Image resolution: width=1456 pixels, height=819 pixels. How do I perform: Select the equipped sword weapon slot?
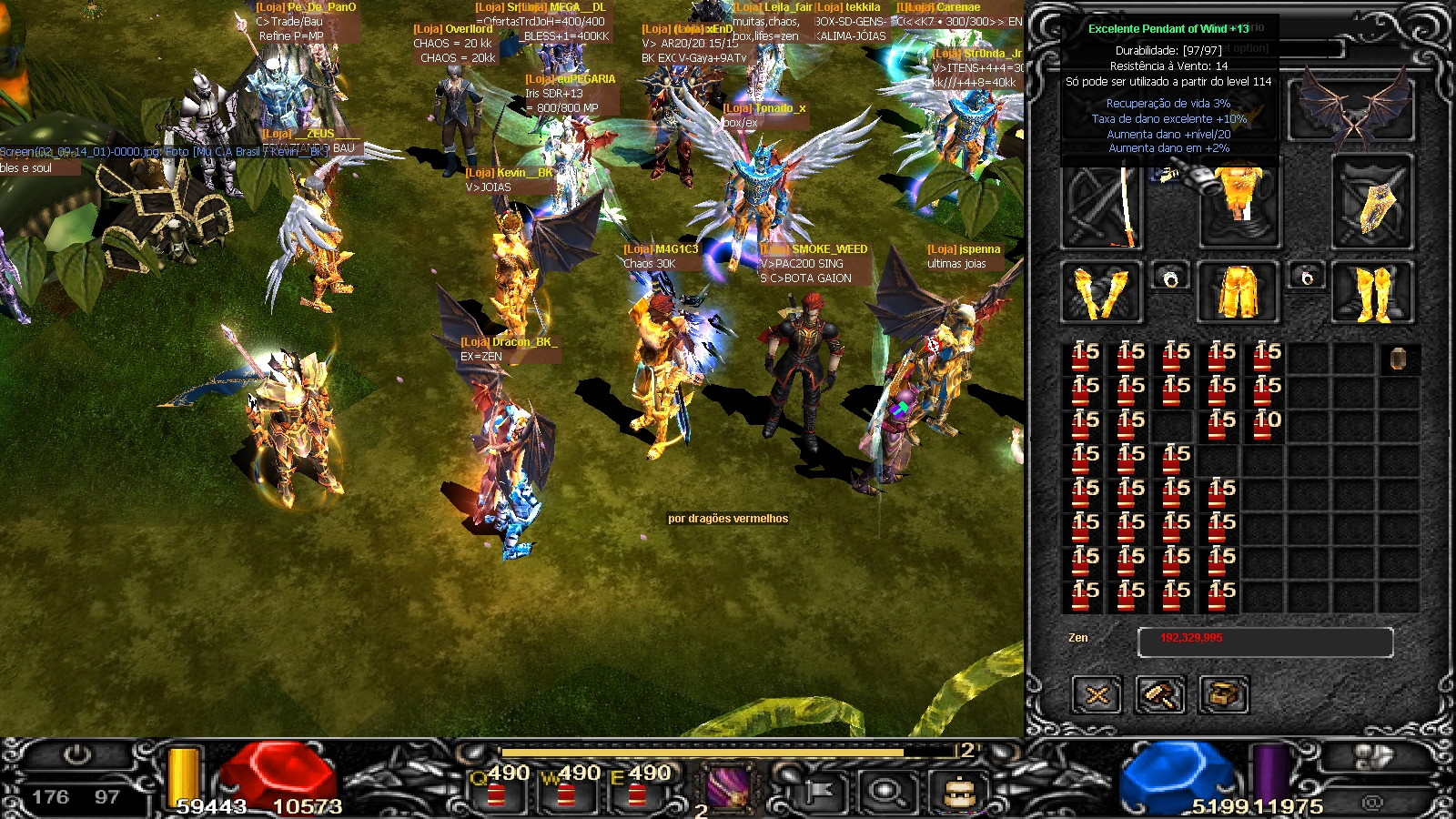coord(1102,202)
